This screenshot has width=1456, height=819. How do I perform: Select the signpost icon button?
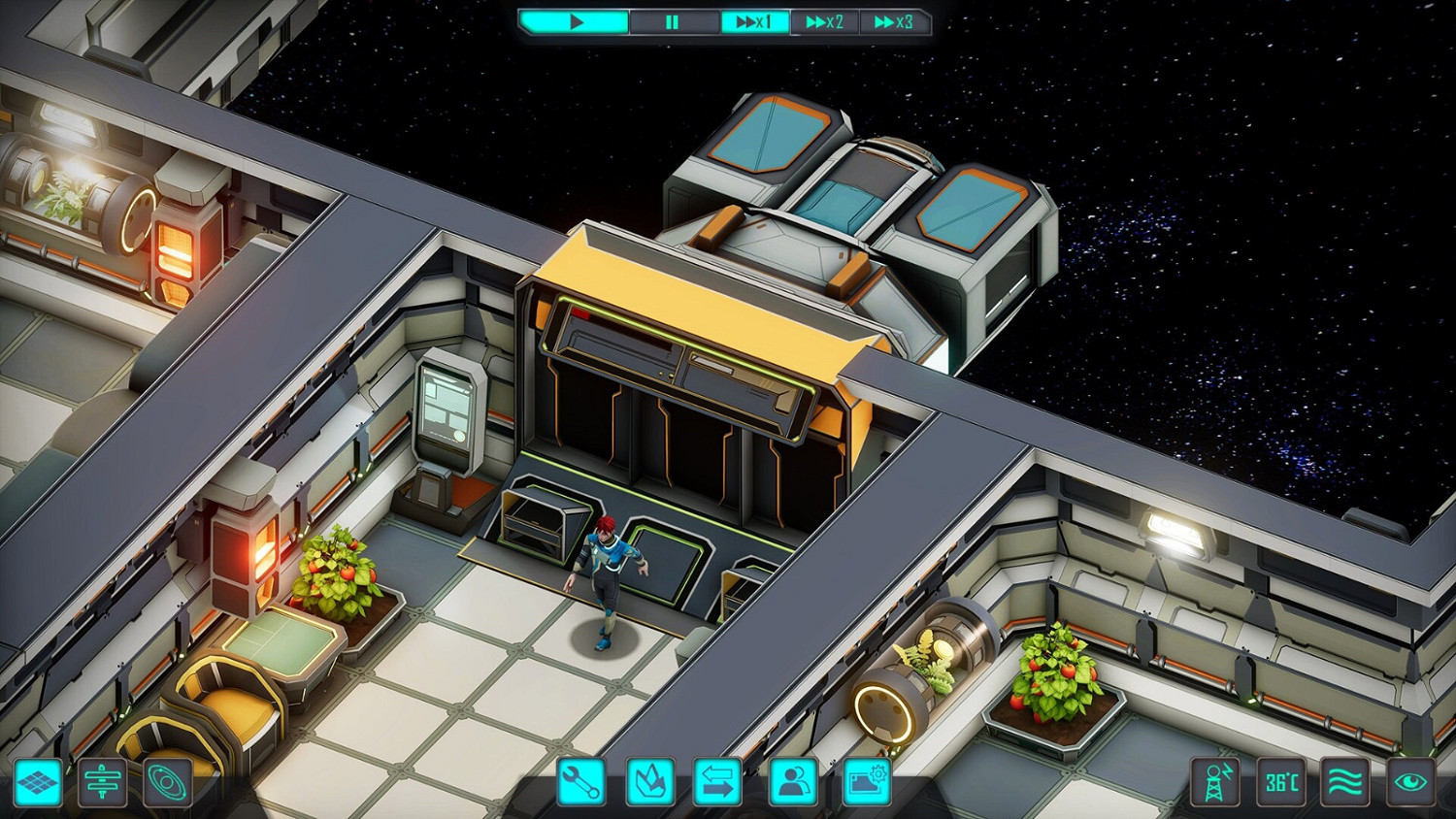point(102,782)
